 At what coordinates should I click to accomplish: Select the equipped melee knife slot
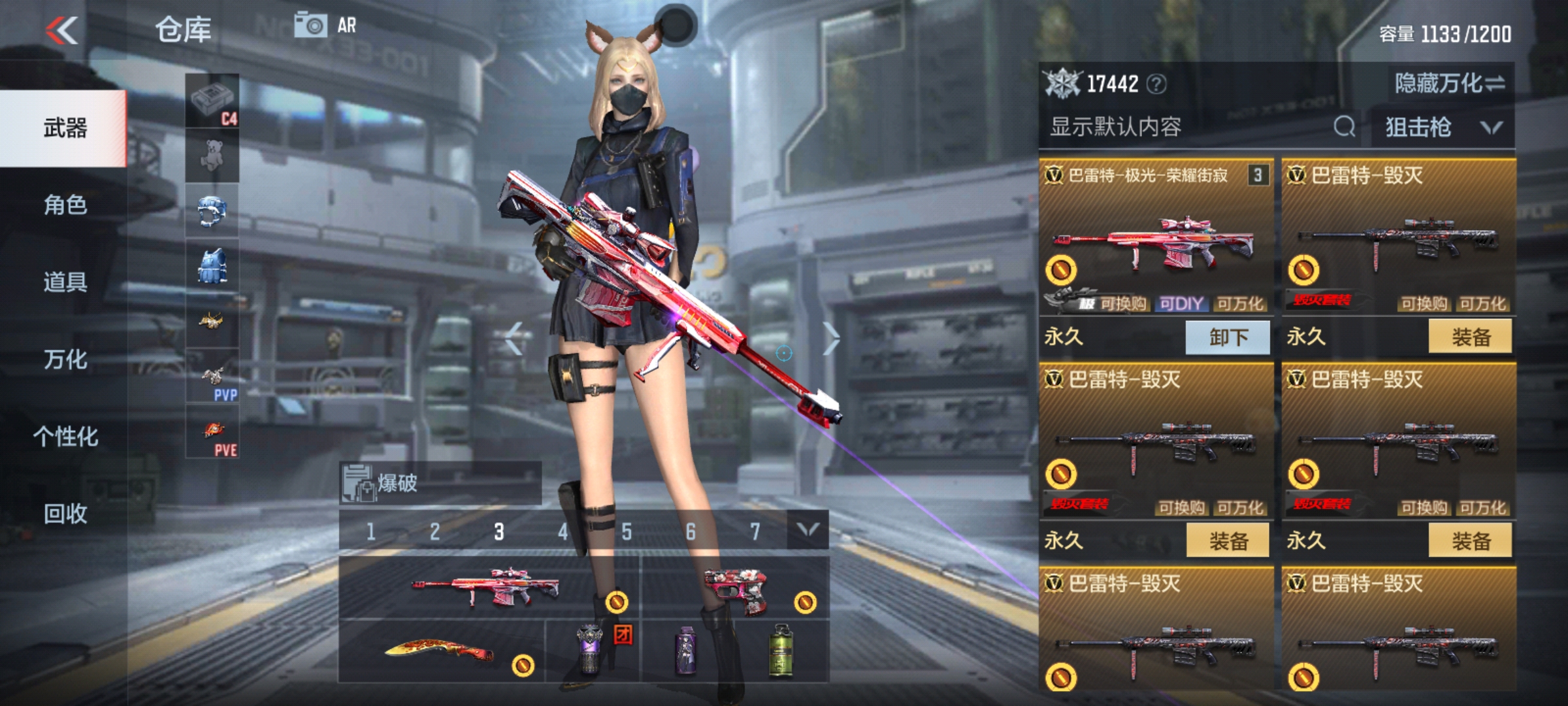(x=441, y=652)
